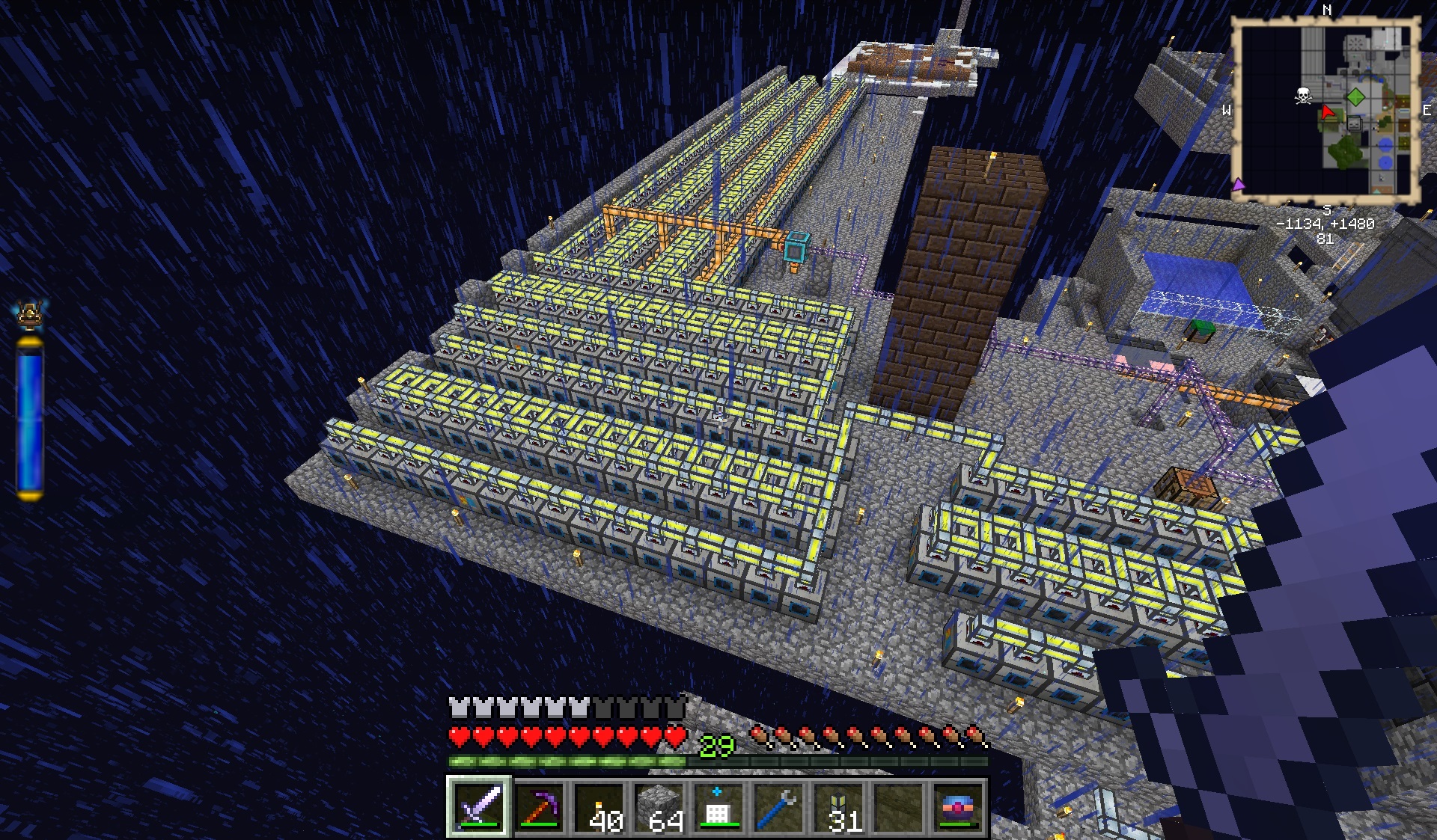Select the 64 cobblestone stack
The height and width of the screenshot is (840, 1437).
coord(659,807)
